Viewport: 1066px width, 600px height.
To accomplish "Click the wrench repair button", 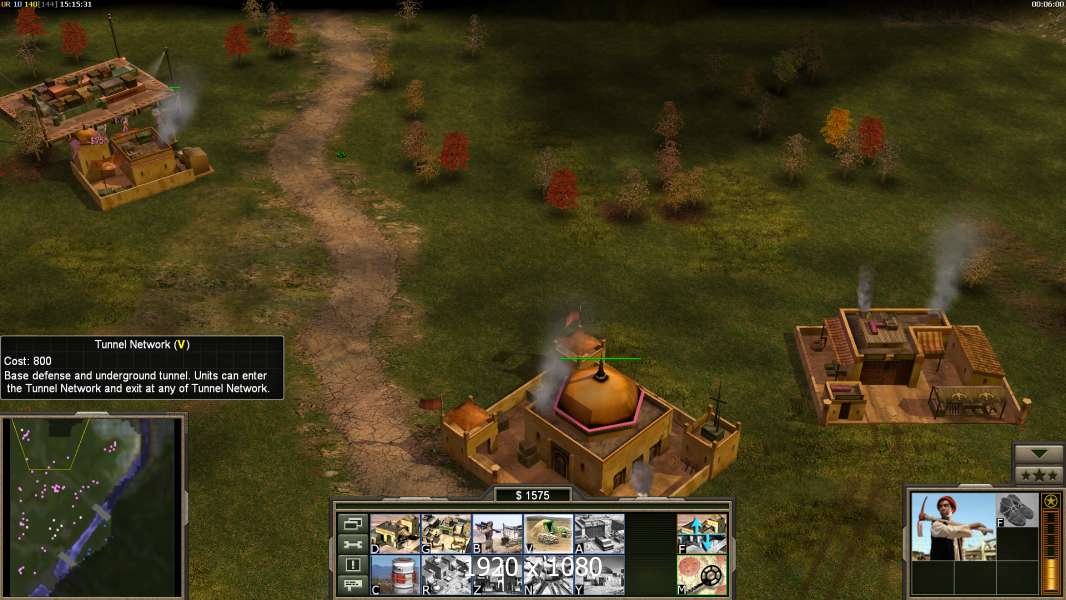I will 352,544.
